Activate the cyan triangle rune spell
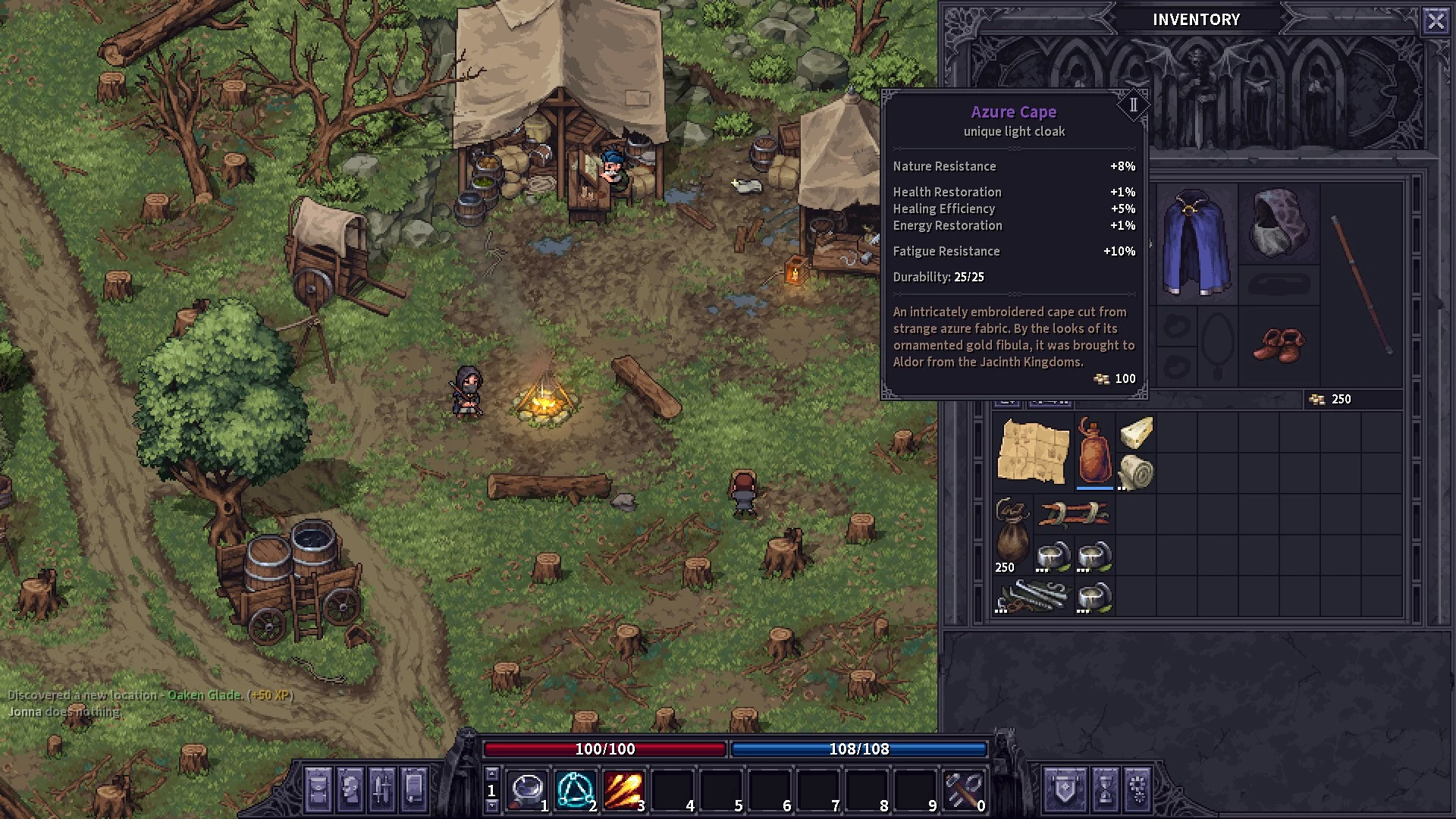This screenshot has width=1456, height=819. (576, 790)
